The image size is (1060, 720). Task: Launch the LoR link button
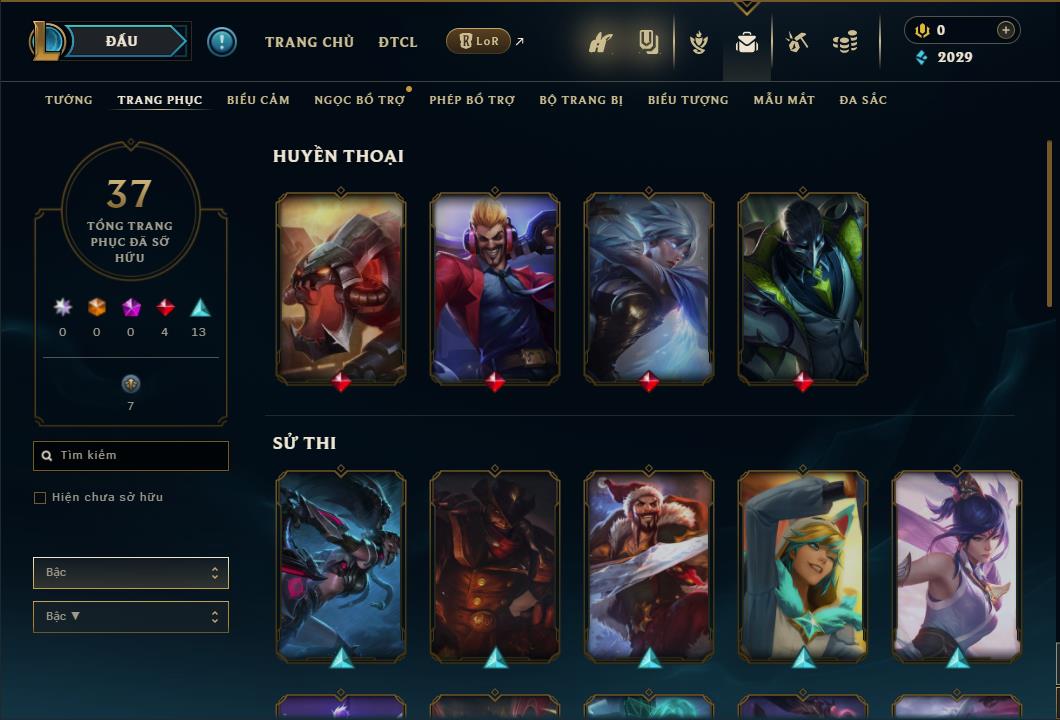point(479,41)
